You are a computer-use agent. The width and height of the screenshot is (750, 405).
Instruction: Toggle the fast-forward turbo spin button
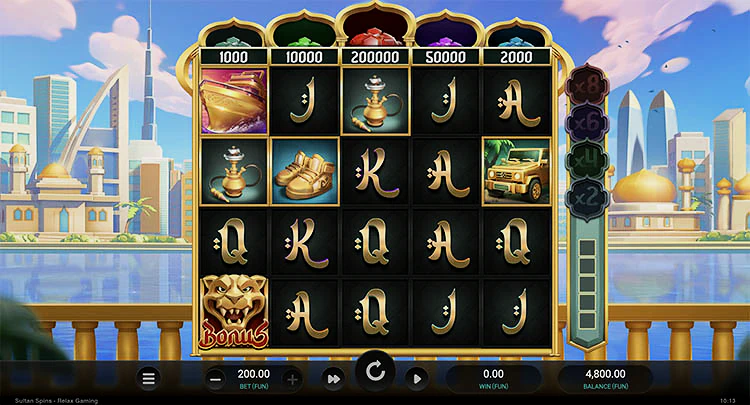coord(335,378)
